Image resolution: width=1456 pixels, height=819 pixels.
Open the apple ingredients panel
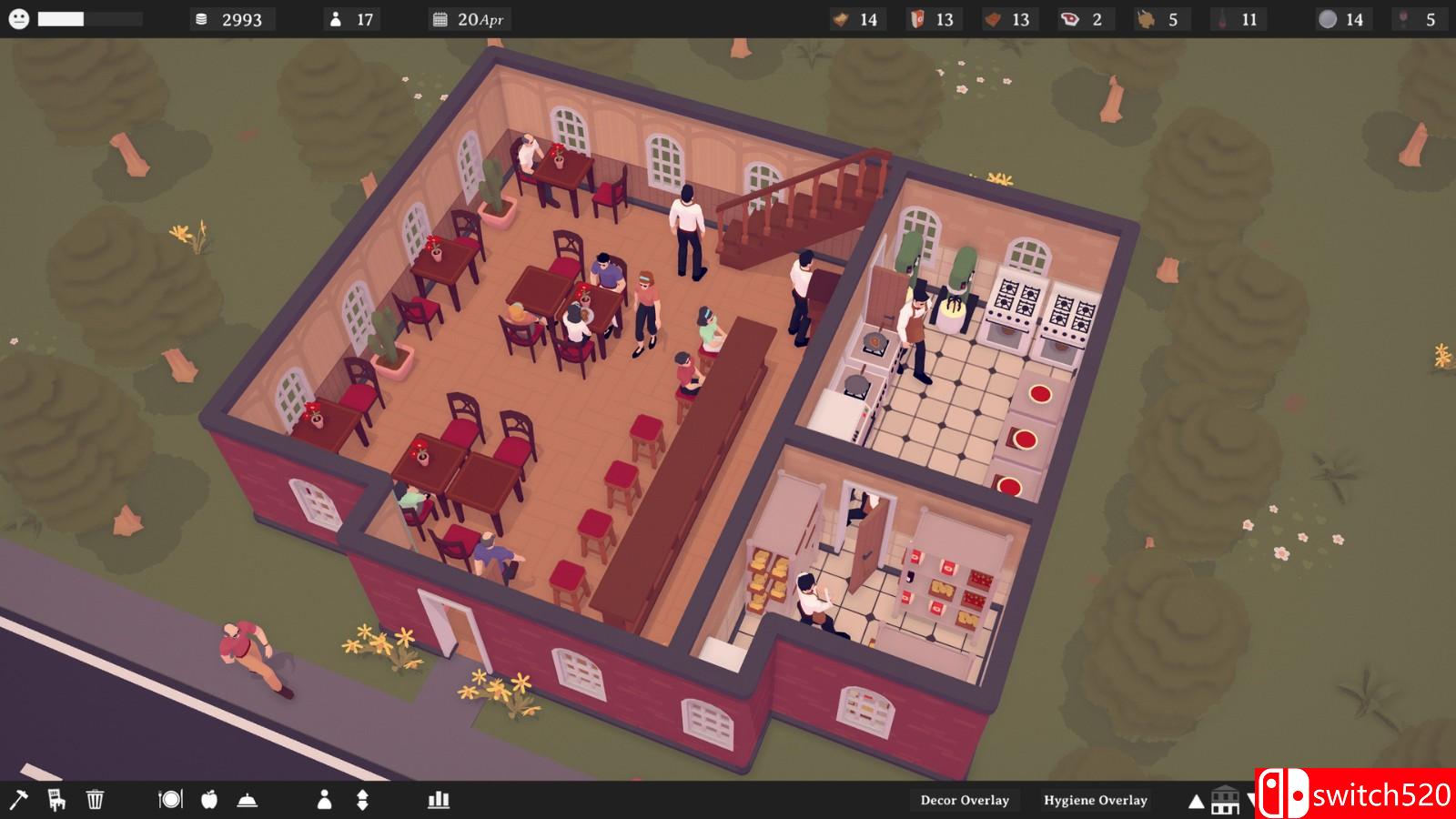point(209,800)
